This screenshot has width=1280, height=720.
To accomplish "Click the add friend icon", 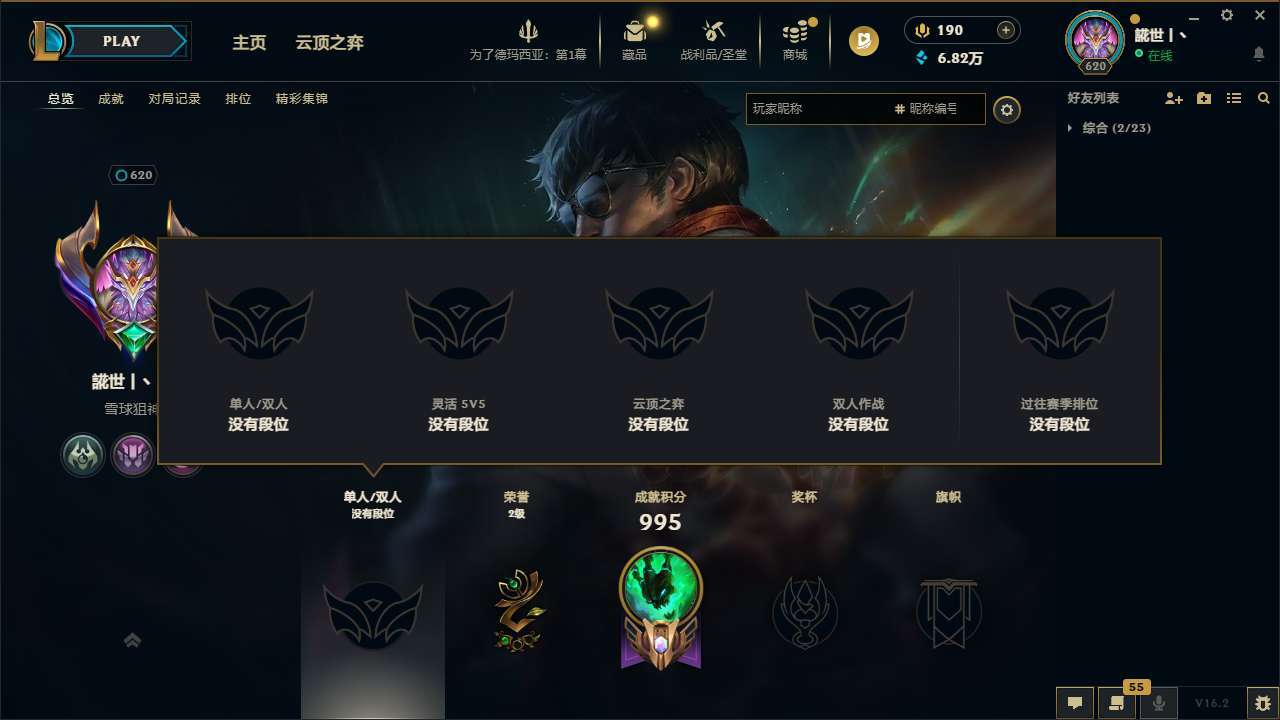I will pyautogui.click(x=1173, y=98).
